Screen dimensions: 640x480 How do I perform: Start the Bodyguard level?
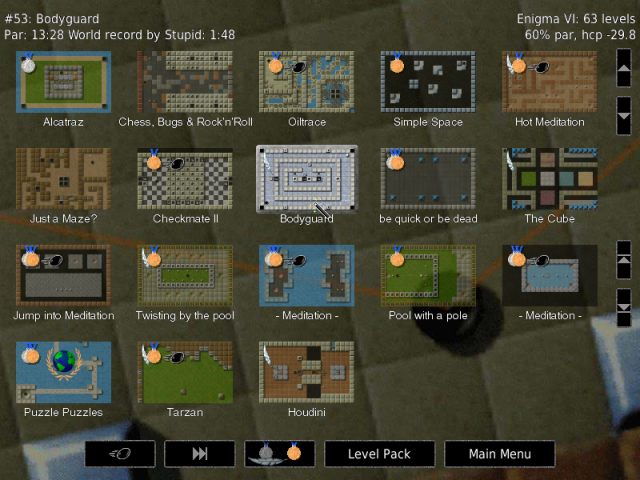[306, 179]
